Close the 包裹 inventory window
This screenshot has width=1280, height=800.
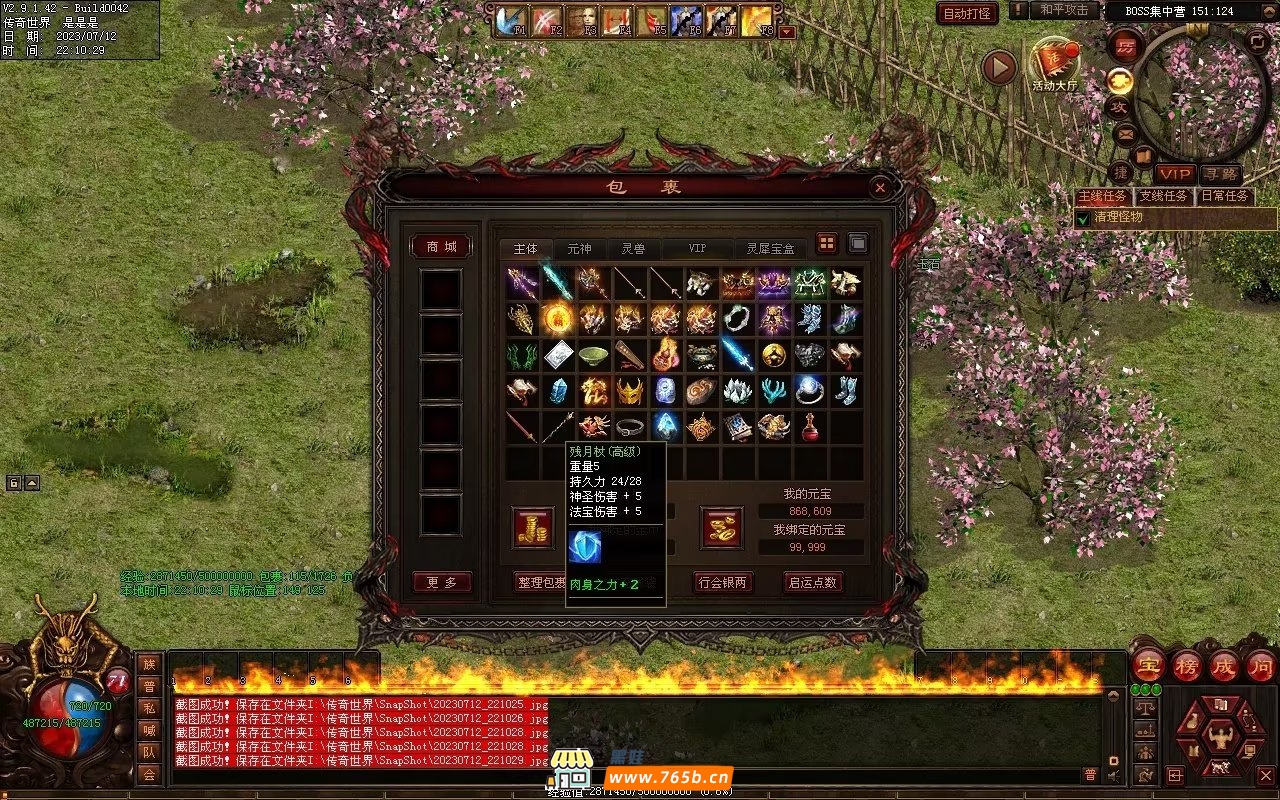tap(880, 187)
